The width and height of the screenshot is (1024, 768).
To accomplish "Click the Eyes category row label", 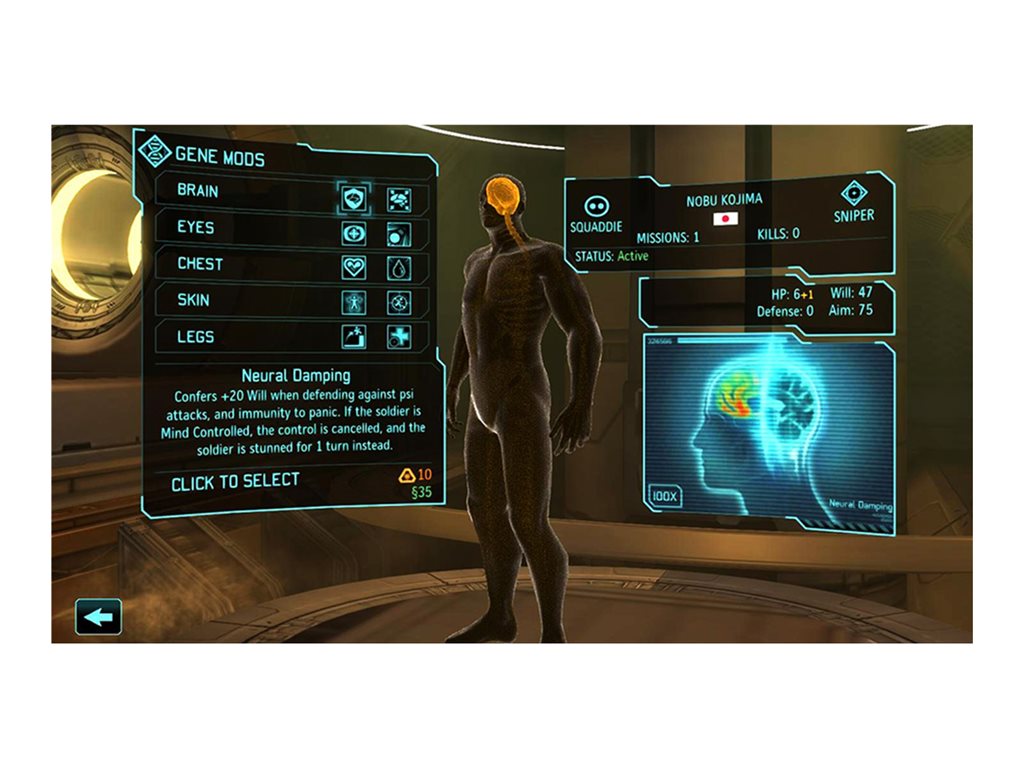I will pyautogui.click(x=196, y=227).
